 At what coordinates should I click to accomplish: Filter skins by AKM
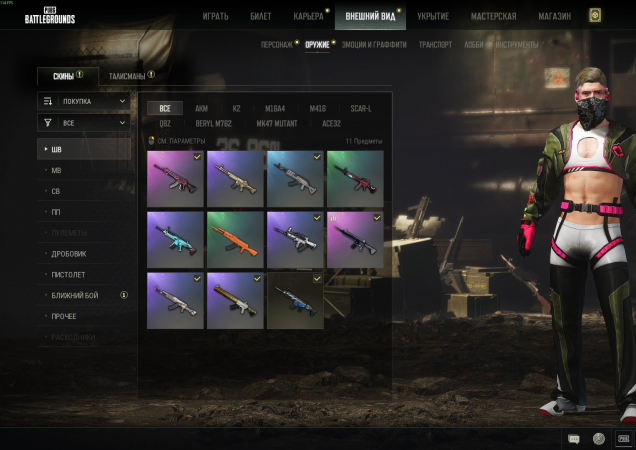[x=202, y=108]
